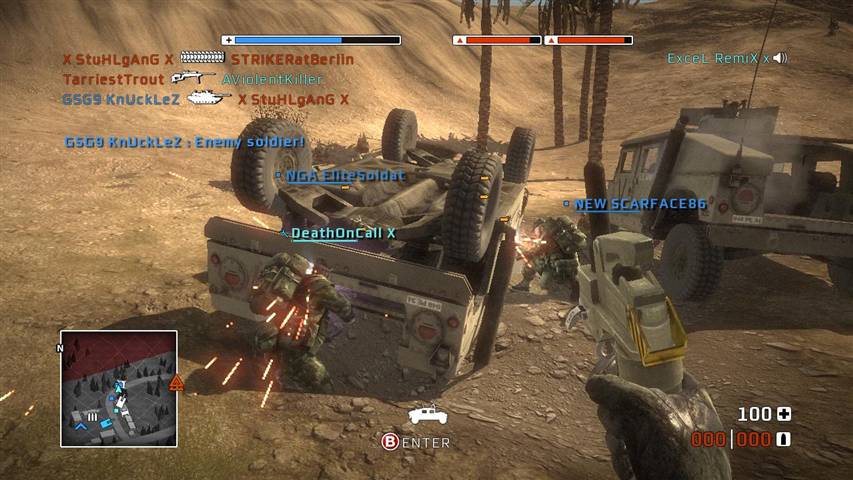The height and width of the screenshot is (480, 853).
Task: Select the GSG9 KnUckLeZ 'Enemy soldier!' chat message
Action: pos(184,142)
